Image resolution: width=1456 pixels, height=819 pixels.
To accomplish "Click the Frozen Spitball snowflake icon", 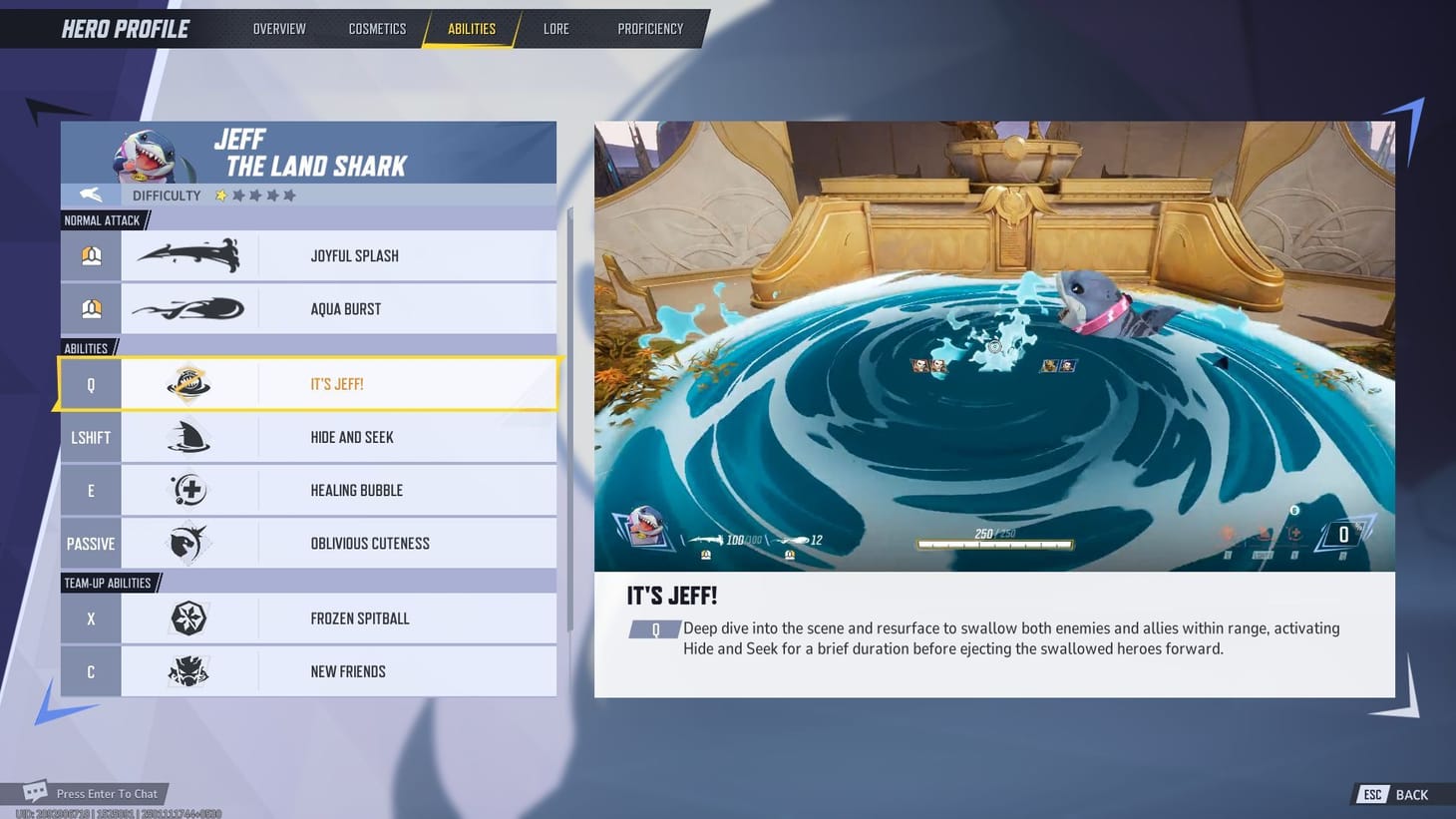I will pos(189,618).
